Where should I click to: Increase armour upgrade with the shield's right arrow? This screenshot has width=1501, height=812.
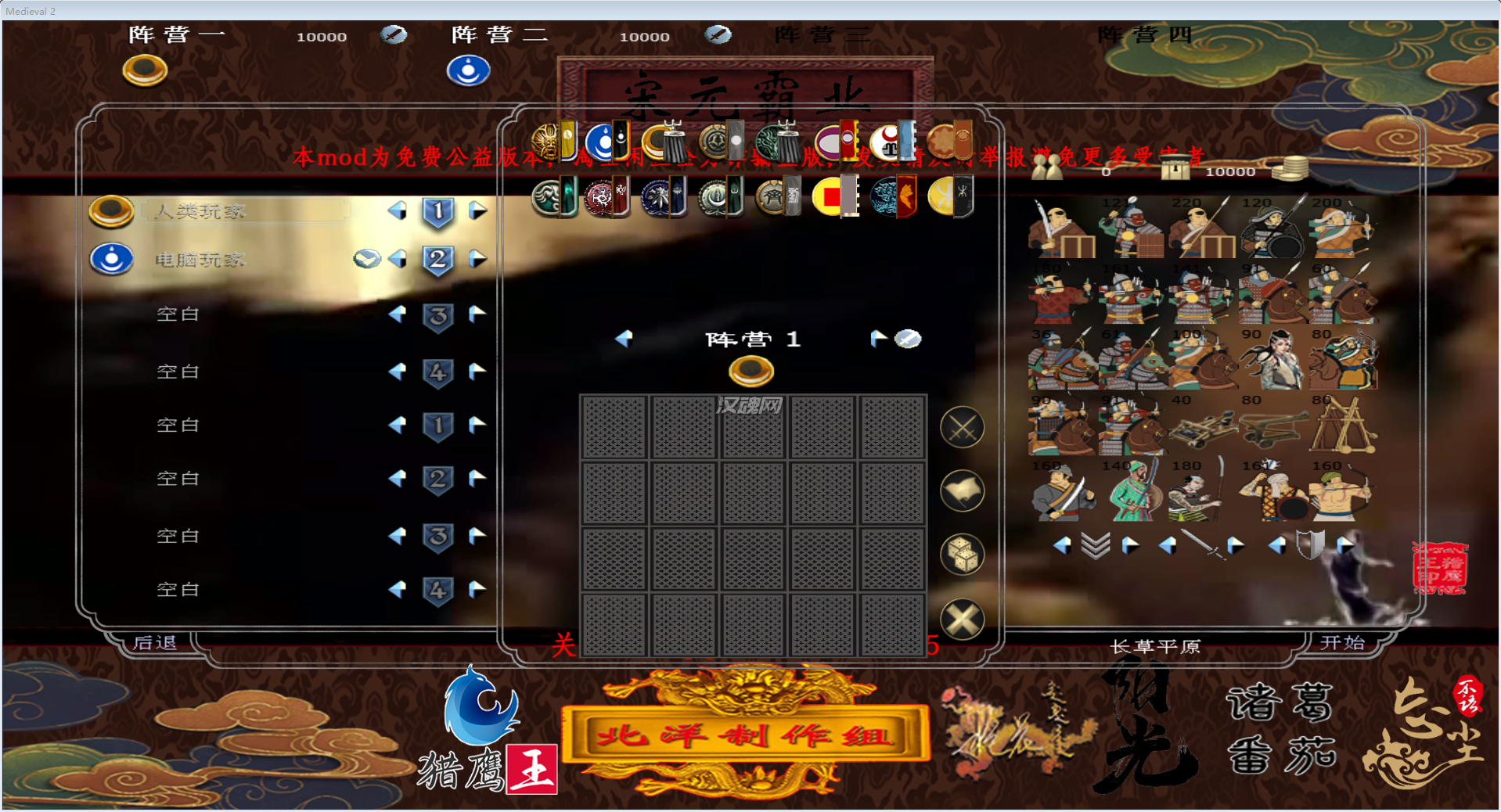pos(1344,545)
